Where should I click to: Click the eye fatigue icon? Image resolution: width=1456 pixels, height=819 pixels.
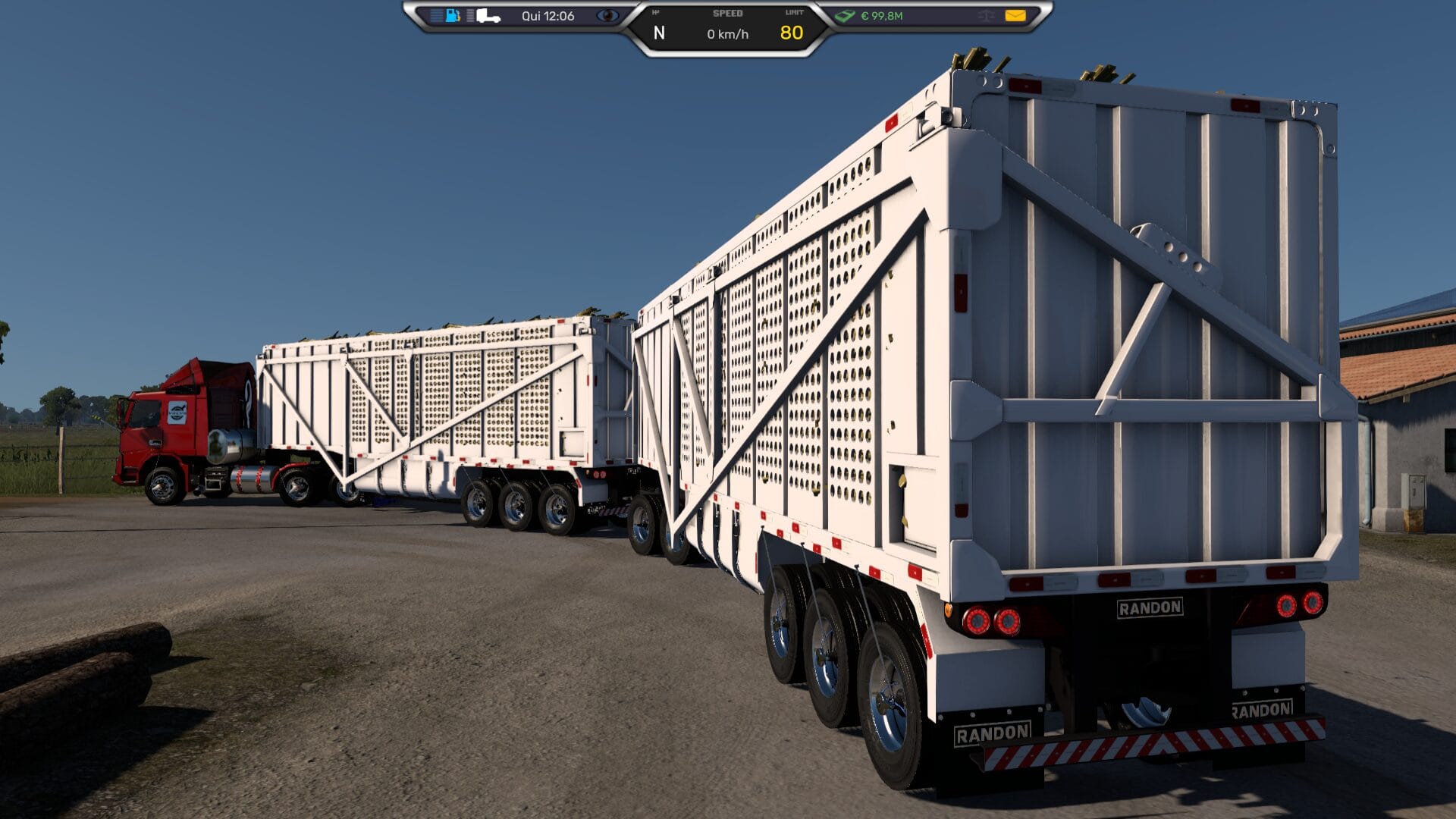(607, 15)
